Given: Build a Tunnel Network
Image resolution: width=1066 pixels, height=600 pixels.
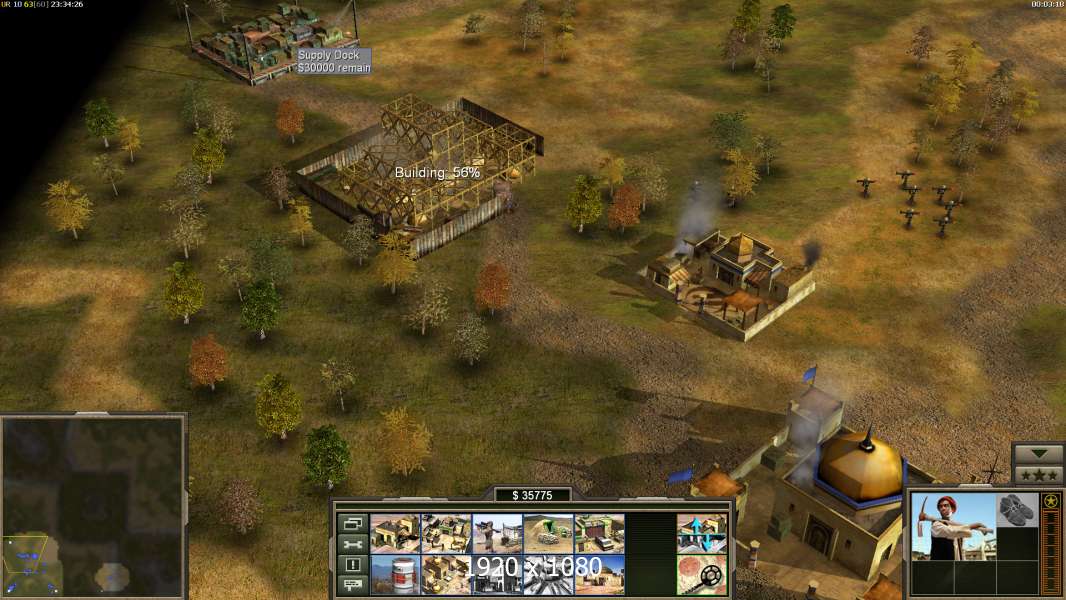Looking at the screenshot, I should tap(548, 534).
